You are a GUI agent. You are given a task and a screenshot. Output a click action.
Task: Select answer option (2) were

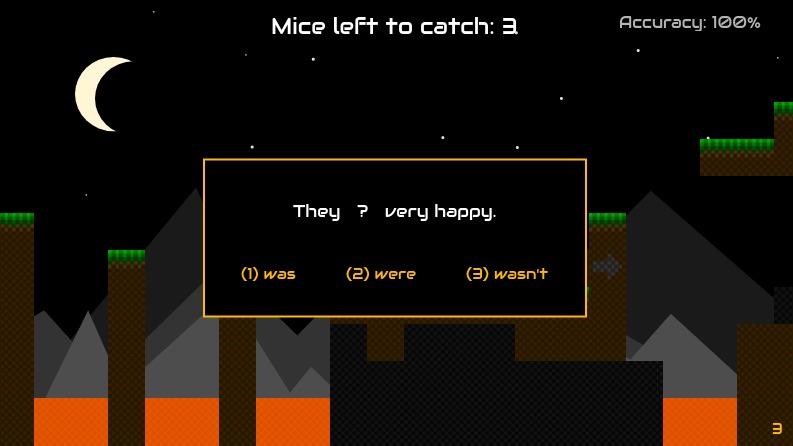pyautogui.click(x=381, y=274)
